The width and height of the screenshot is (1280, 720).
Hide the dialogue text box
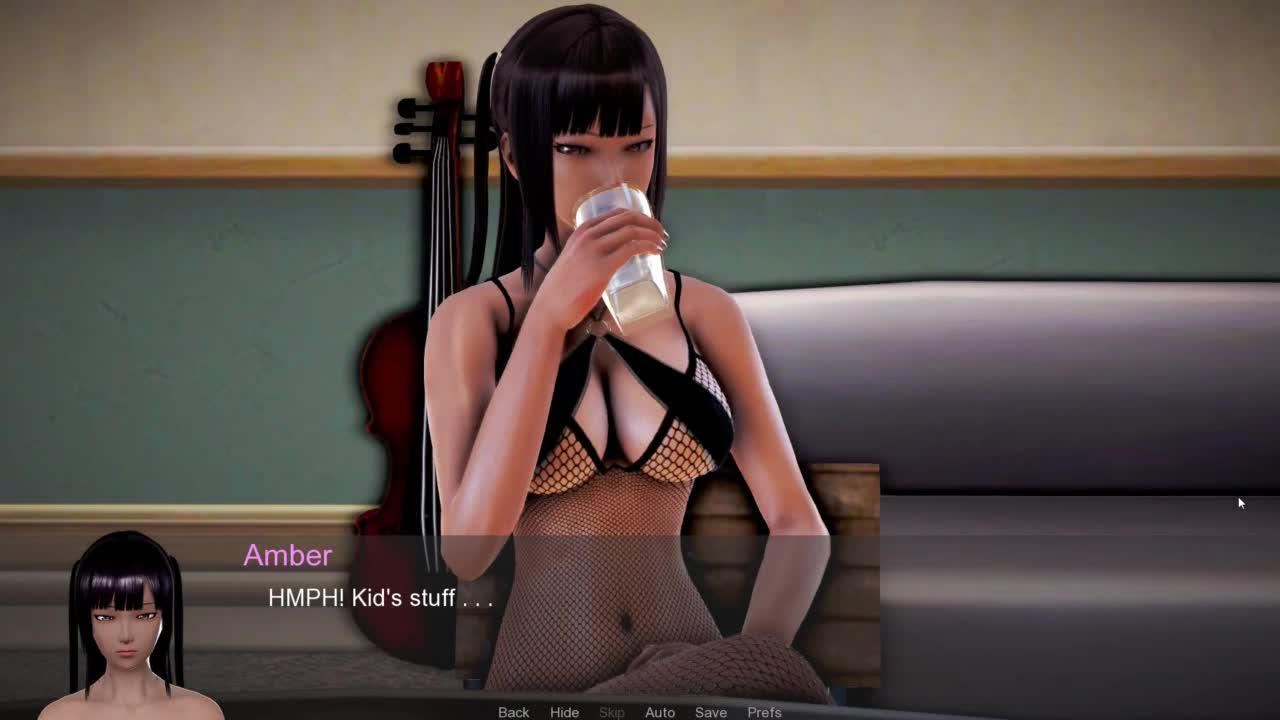click(564, 712)
